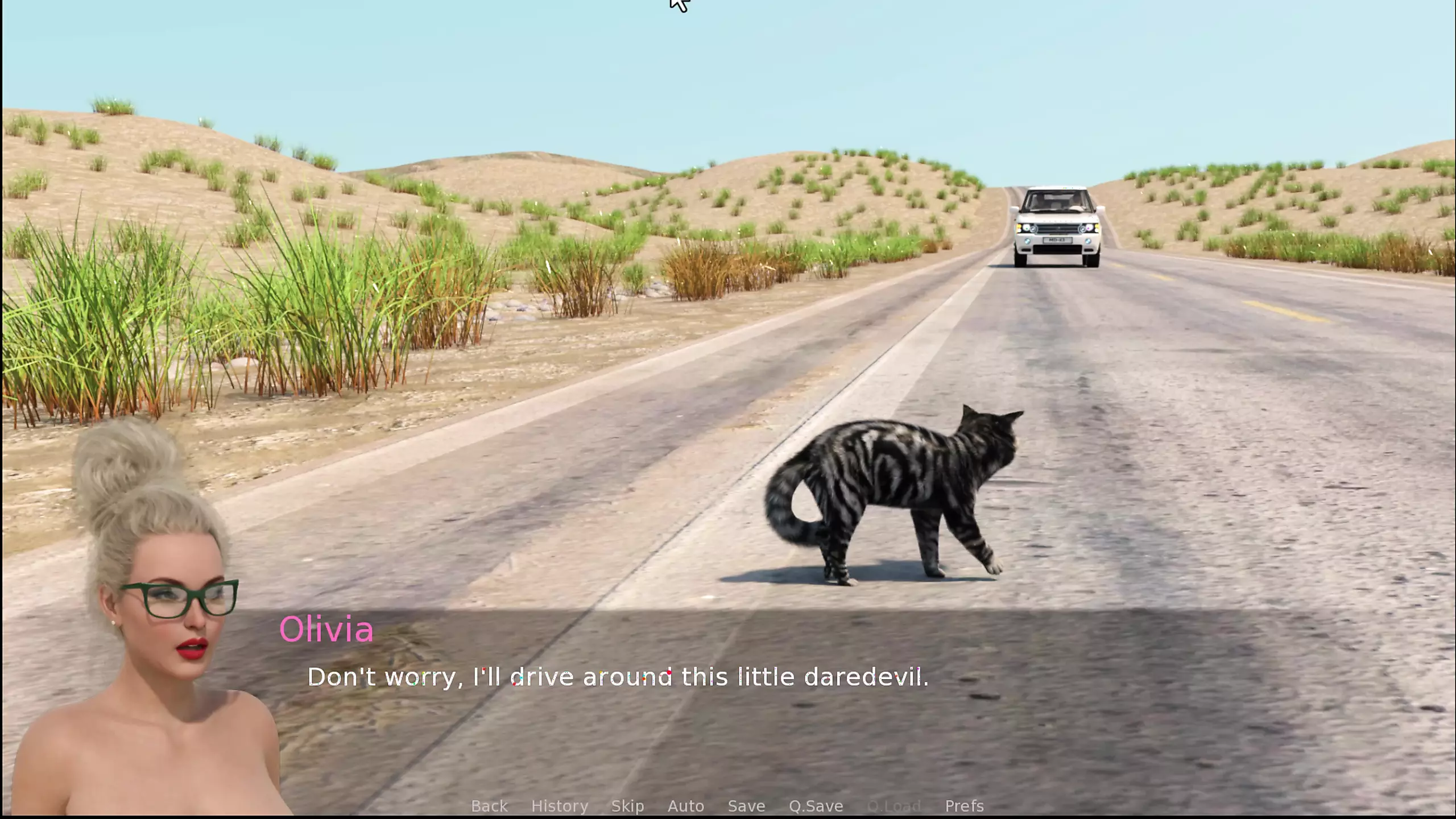
Task: Go Back to the previous line
Action: (x=489, y=806)
